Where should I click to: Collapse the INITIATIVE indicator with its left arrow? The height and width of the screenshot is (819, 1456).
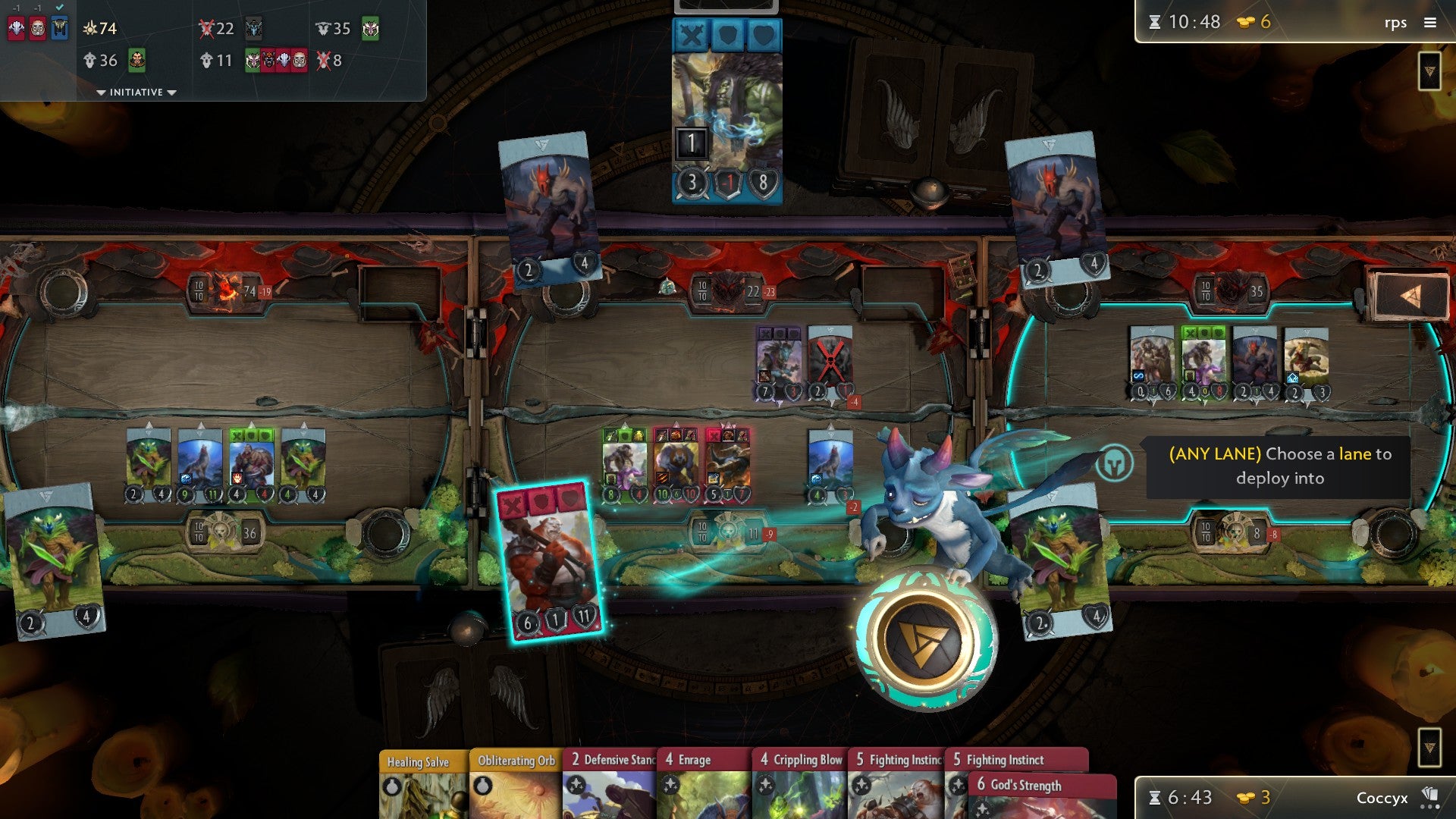tap(102, 93)
